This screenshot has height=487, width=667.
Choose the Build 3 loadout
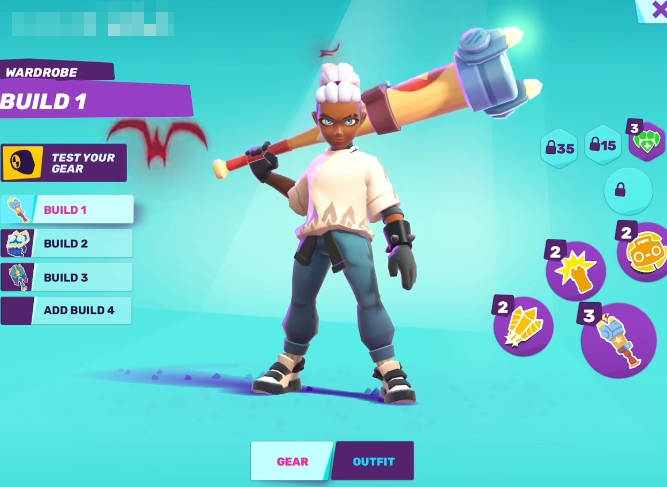pyautogui.click(x=68, y=277)
